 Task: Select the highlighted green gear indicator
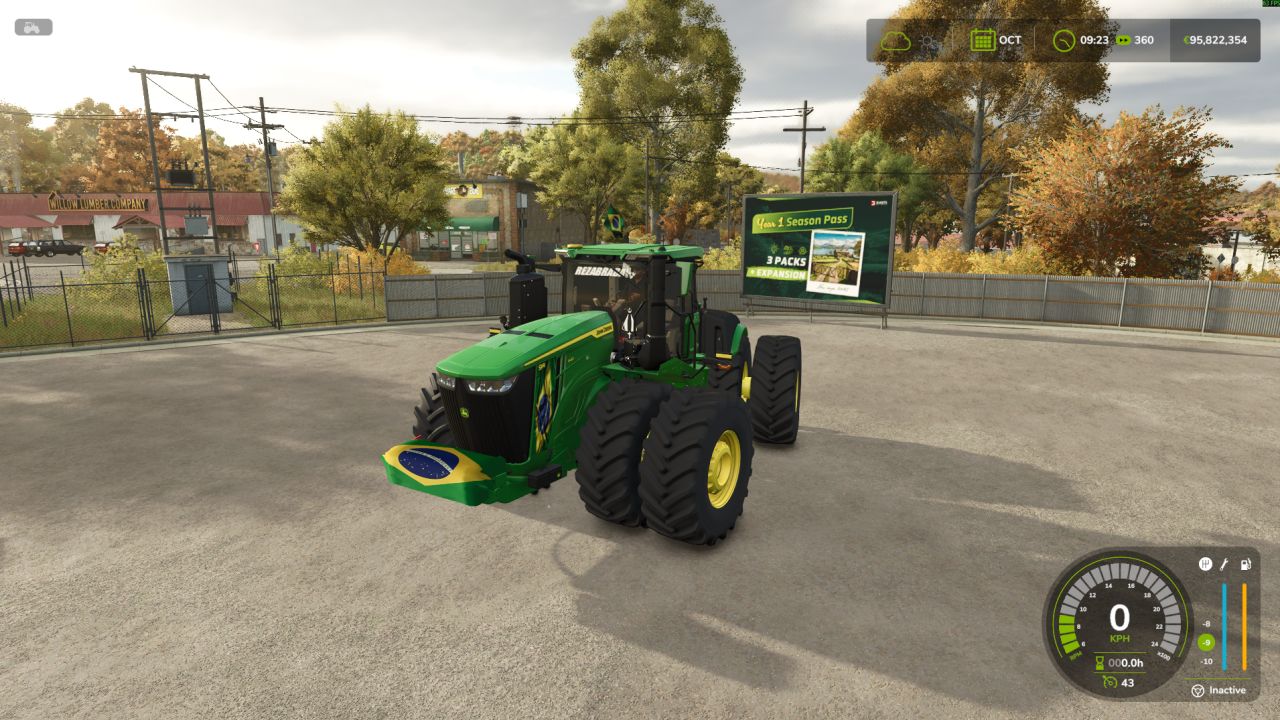click(x=1206, y=642)
